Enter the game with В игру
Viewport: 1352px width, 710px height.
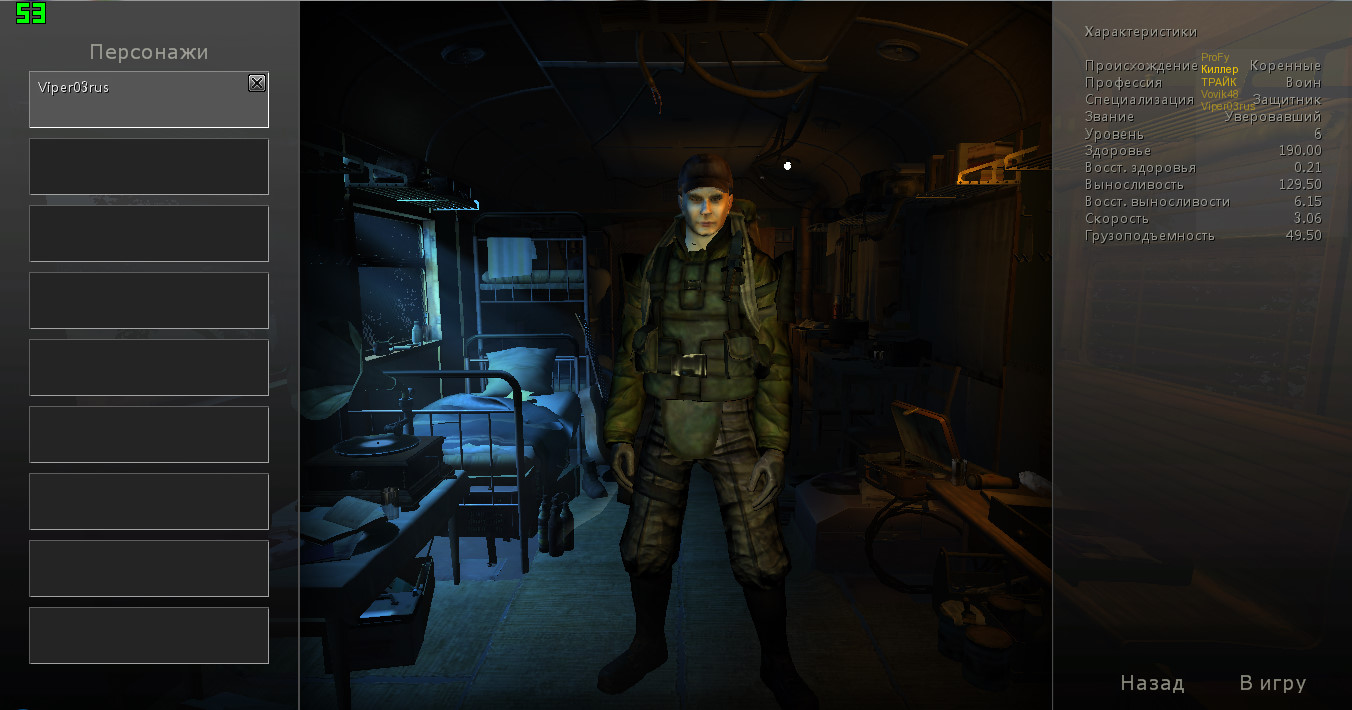[x=1272, y=683]
